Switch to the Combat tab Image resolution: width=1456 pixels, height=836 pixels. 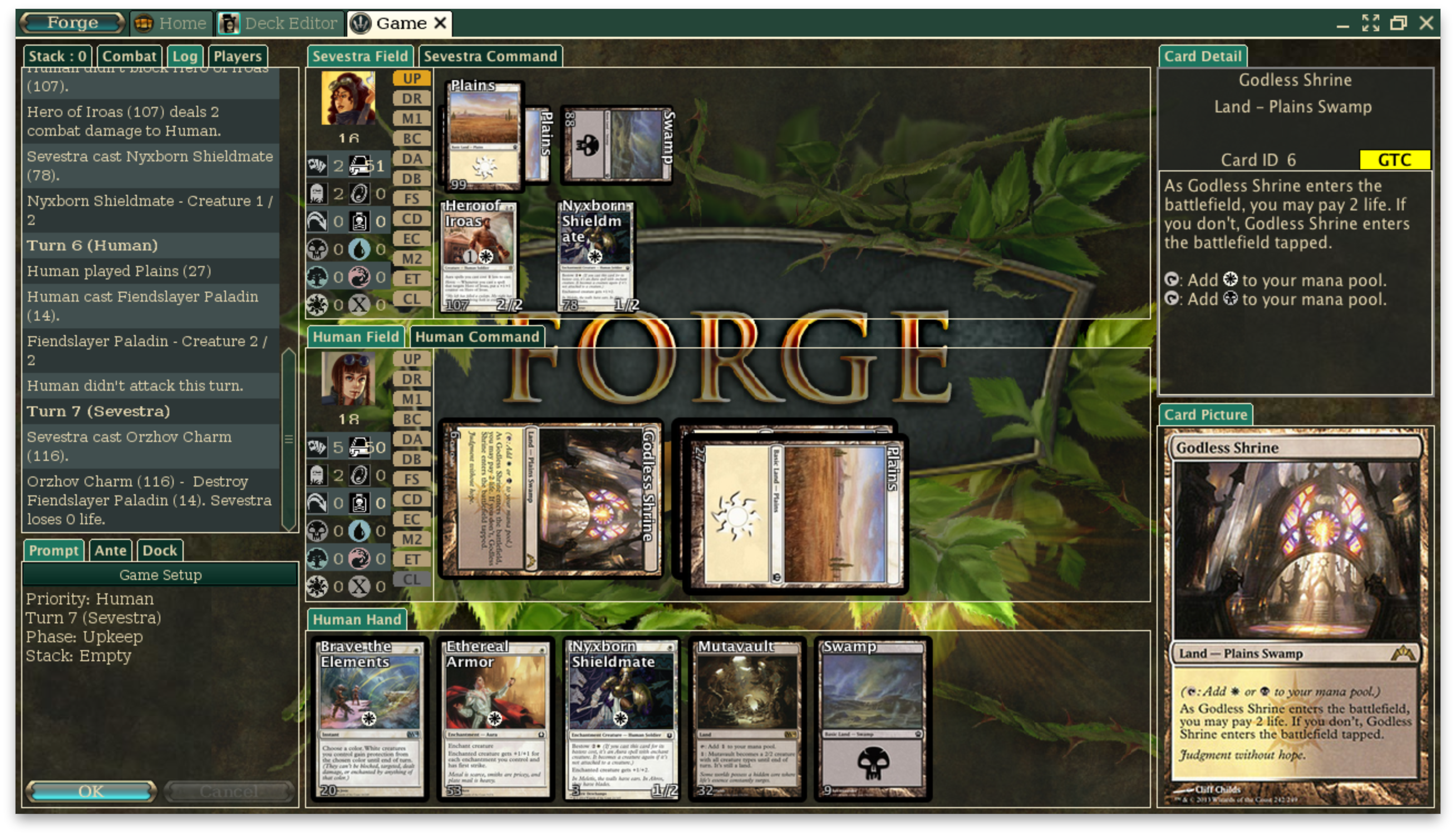(x=129, y=56)
